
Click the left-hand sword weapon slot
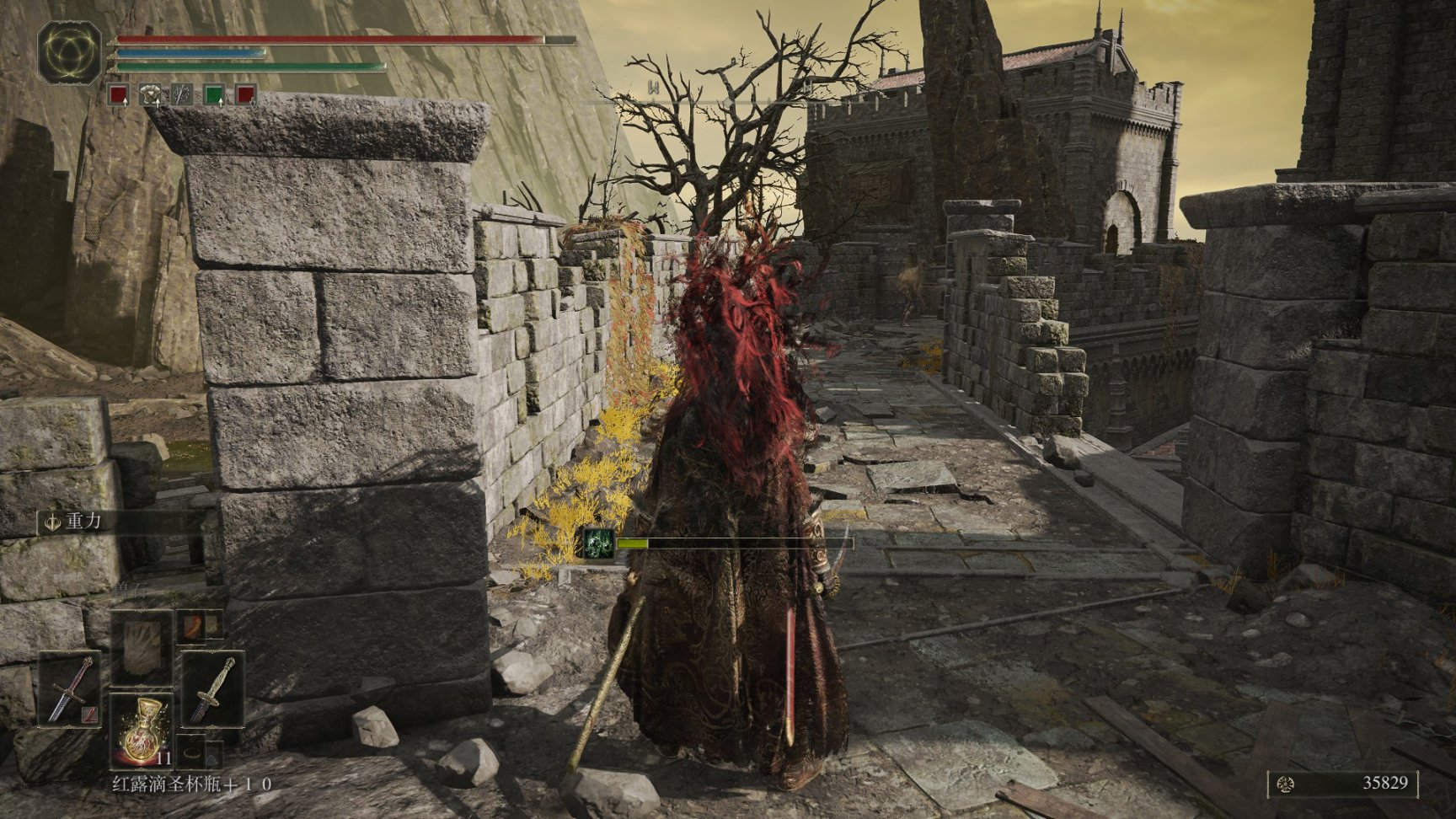coord(69,688)
